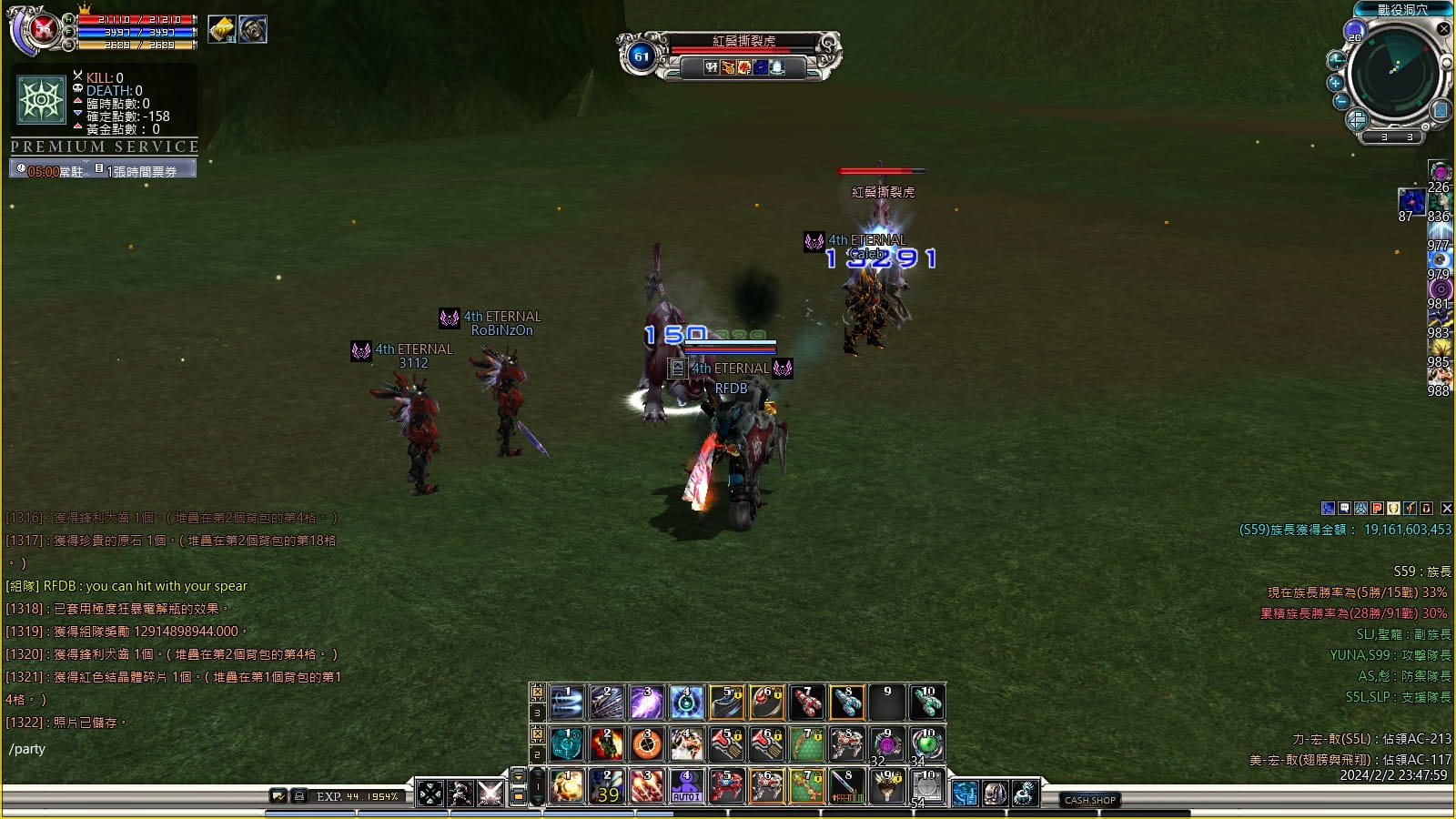
Task: Click the Premium Service time ticket bar
Action: click(103, 170)
